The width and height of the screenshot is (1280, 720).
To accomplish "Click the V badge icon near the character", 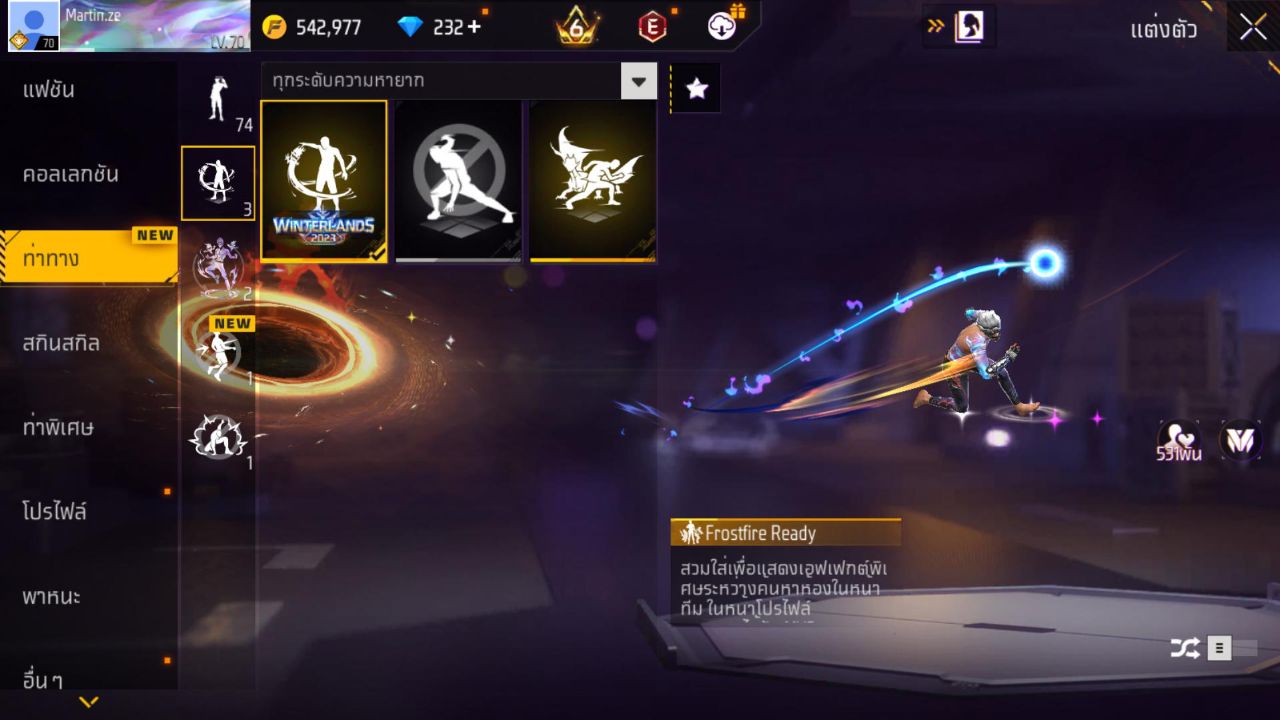I will pyautogui.click(x=1240, y=440).
